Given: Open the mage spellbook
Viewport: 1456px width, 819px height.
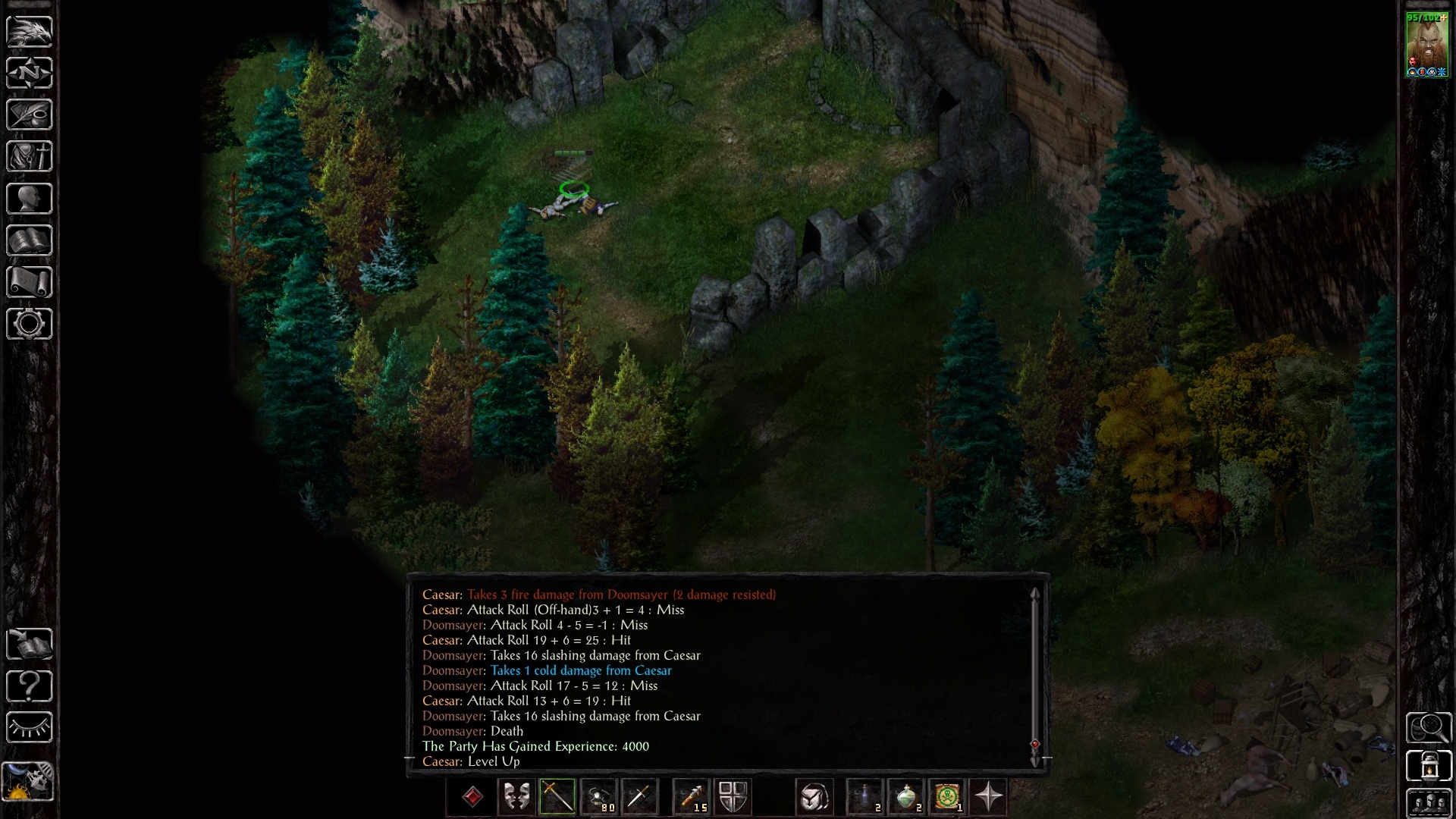Looking at the screenshot, I should pos(30,240).
